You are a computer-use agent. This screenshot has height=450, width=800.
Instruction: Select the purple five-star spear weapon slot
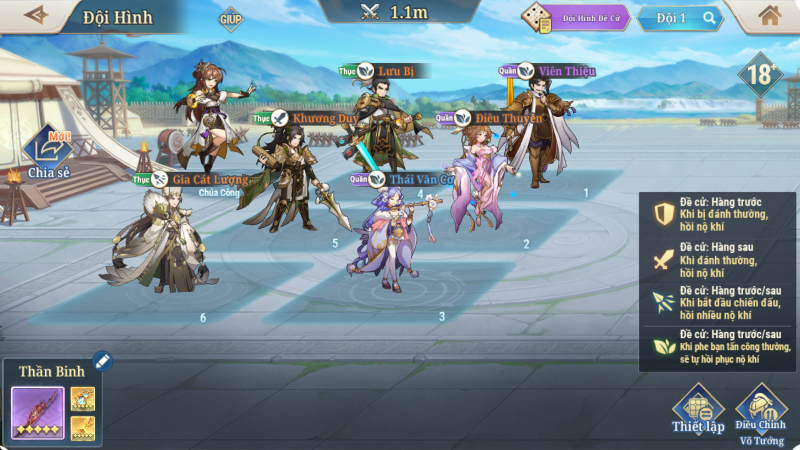point(38,413)
